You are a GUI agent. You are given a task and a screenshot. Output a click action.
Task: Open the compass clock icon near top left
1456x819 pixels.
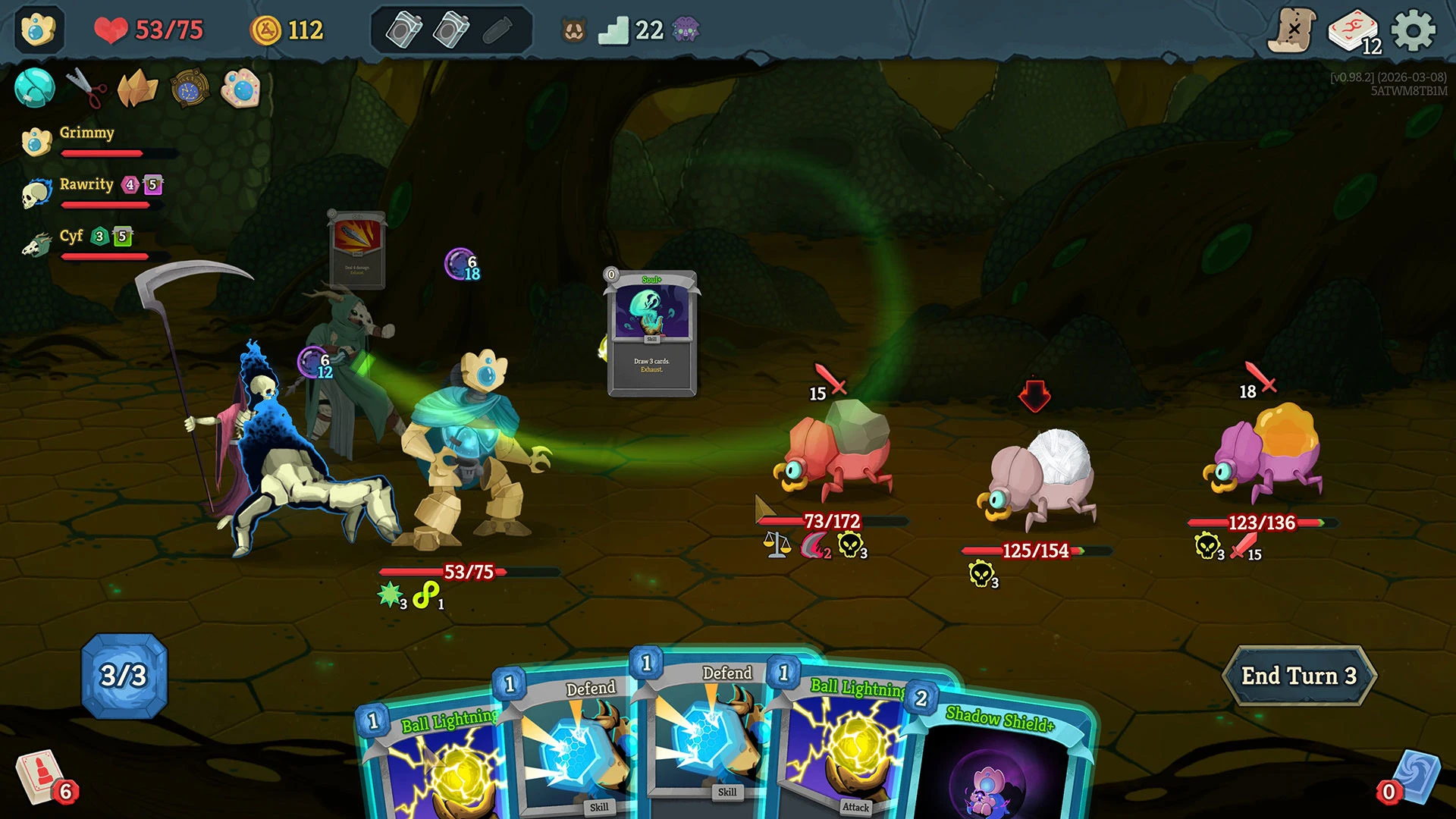click(188, 89)
